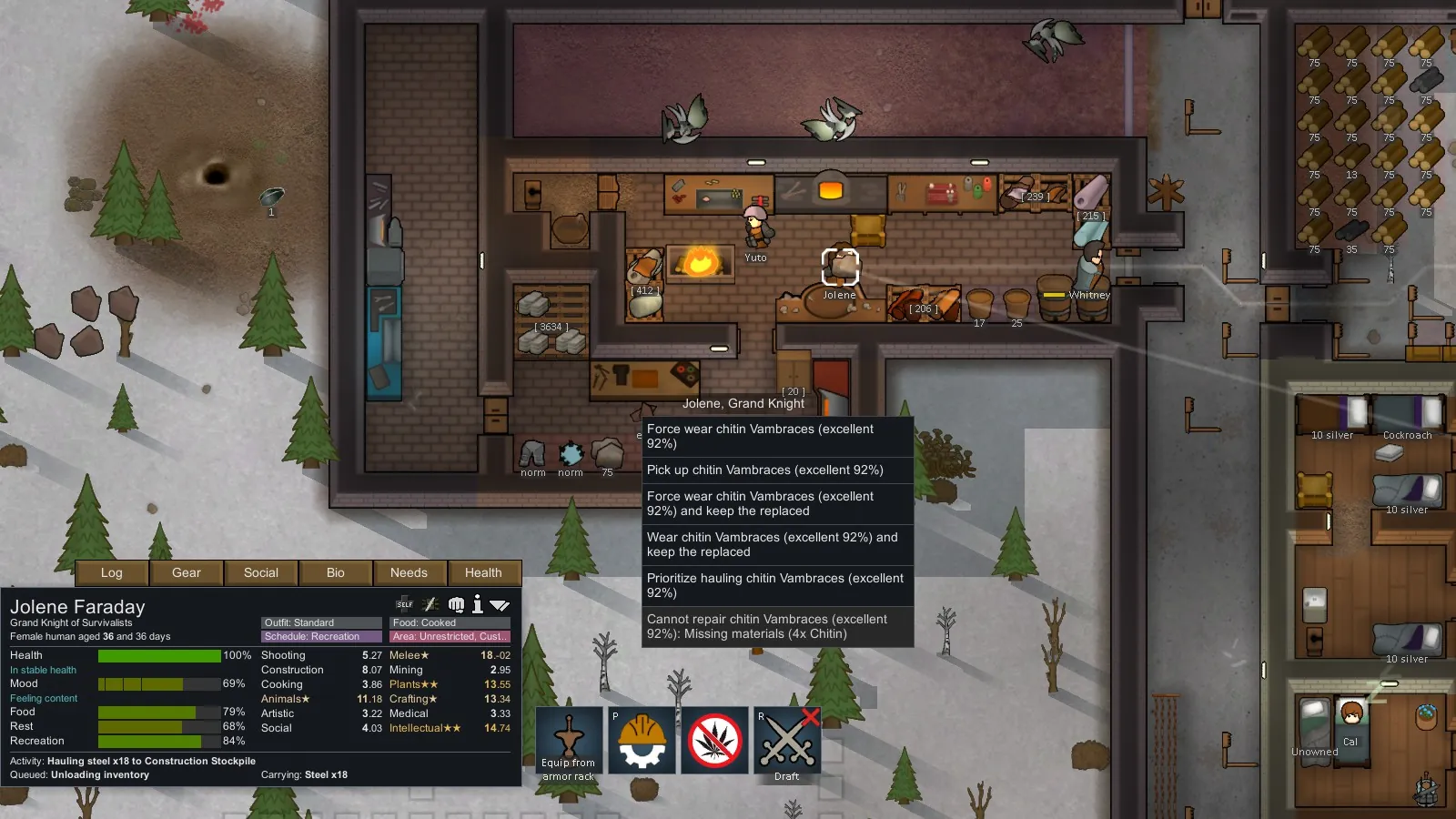Open the Social tab
This screenshot has width=1456, height=819.
coord(261,572)
